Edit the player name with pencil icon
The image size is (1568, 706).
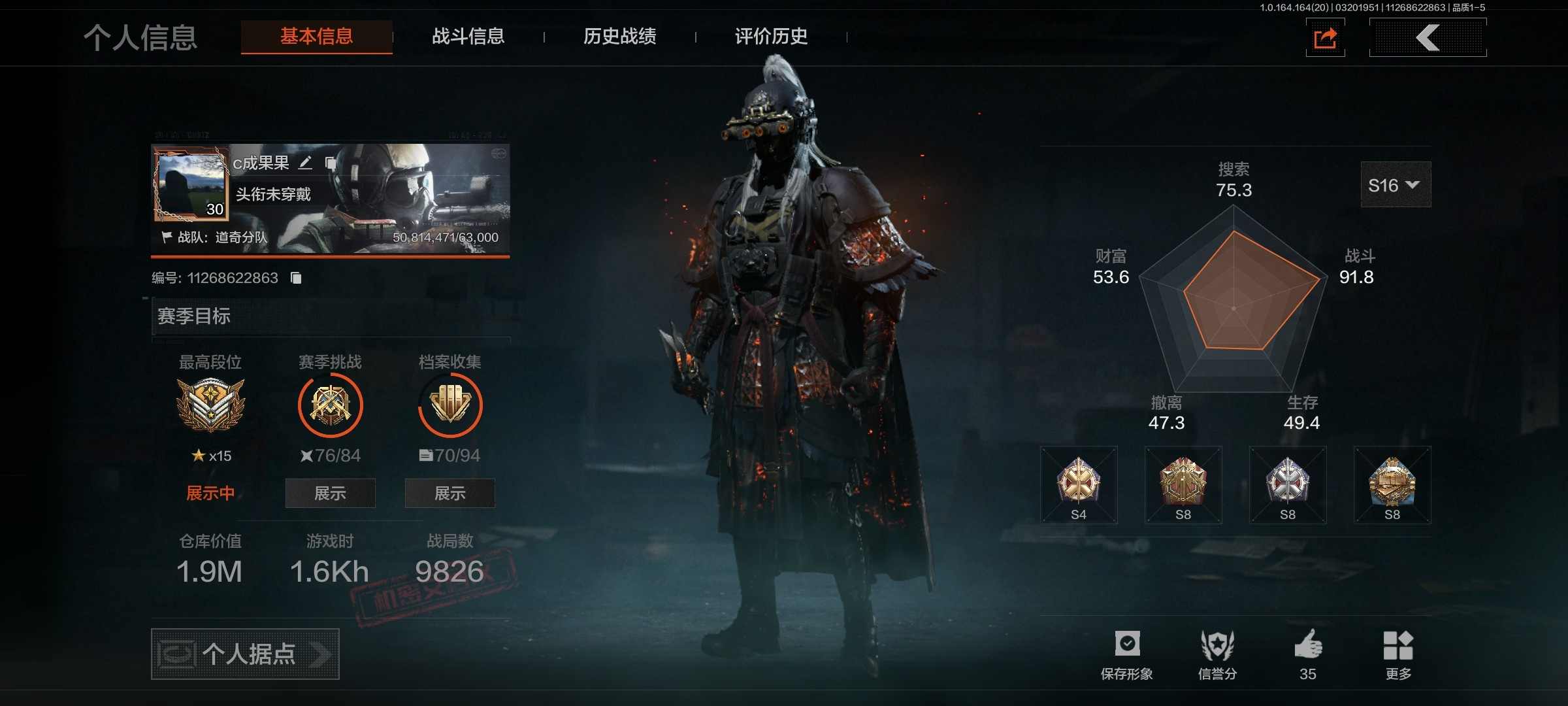coord(305,163)
